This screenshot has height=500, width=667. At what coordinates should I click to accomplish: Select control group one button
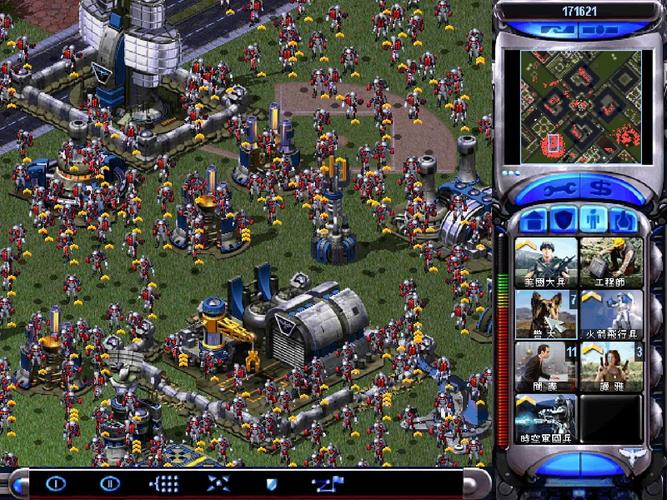point(55,484)
